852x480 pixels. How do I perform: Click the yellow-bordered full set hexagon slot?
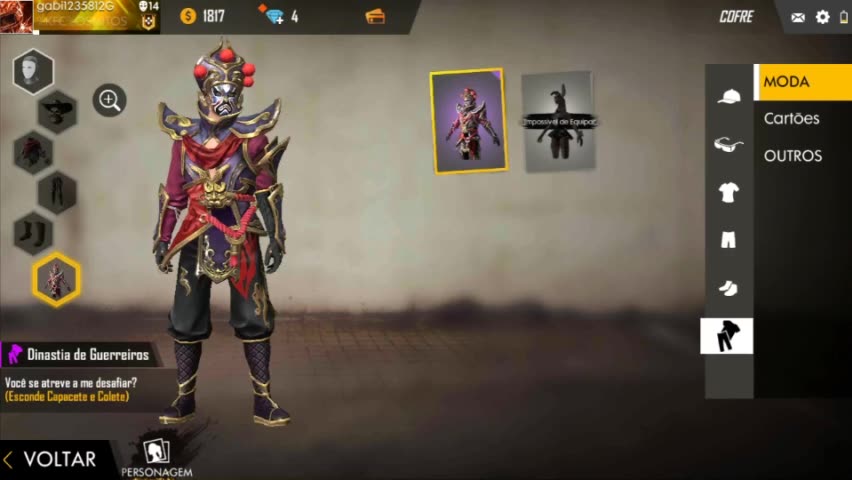[56, 279]
